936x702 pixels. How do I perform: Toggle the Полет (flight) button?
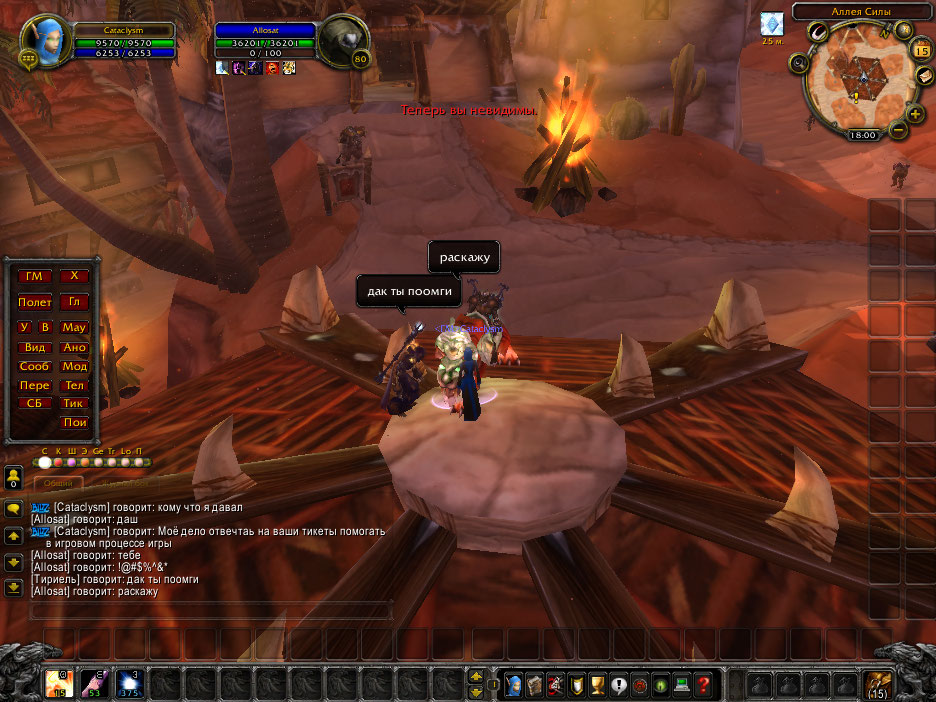point(34,302)
